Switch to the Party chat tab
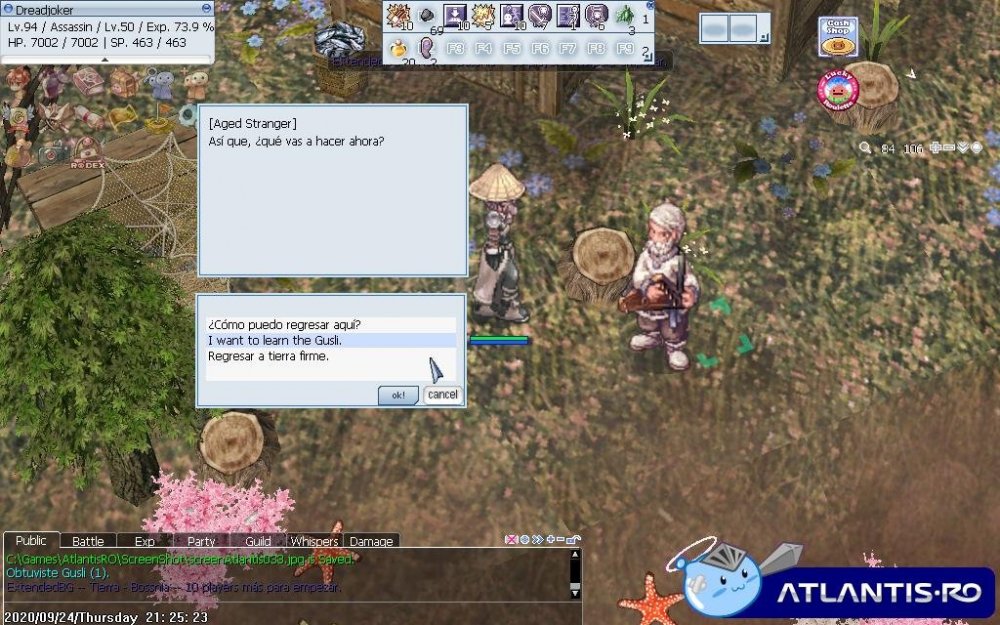This screenshot has height=625, width=1000. 201,541
